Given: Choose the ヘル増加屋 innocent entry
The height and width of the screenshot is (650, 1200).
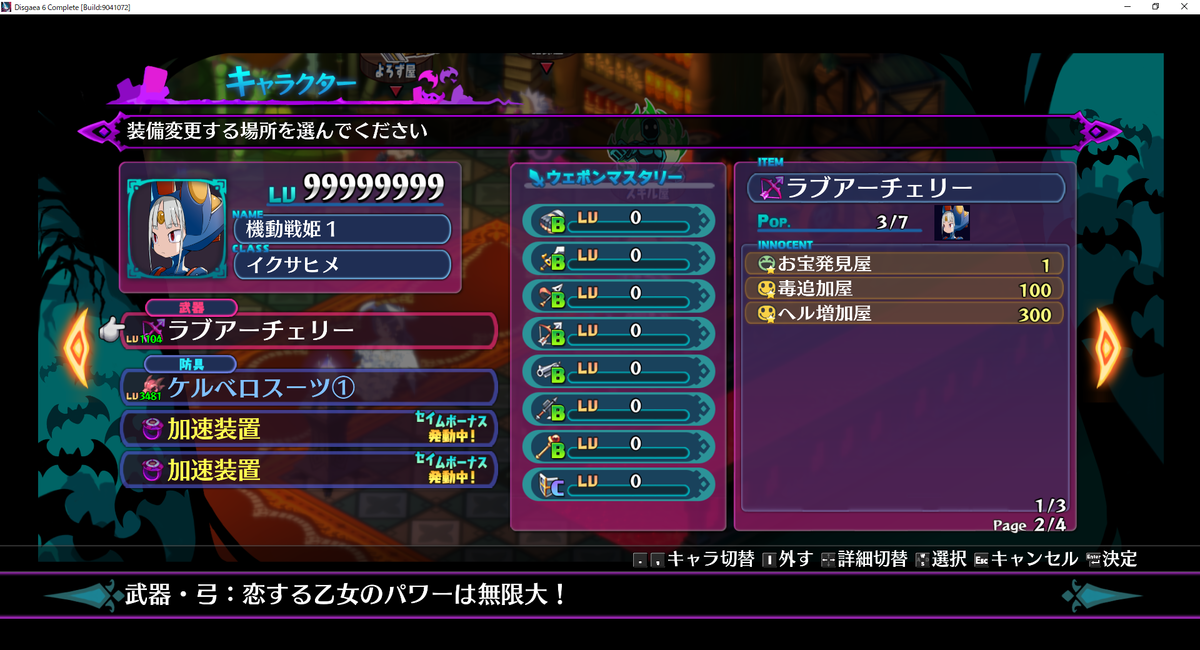Looking at the screenshot, I should coord(904,314).
